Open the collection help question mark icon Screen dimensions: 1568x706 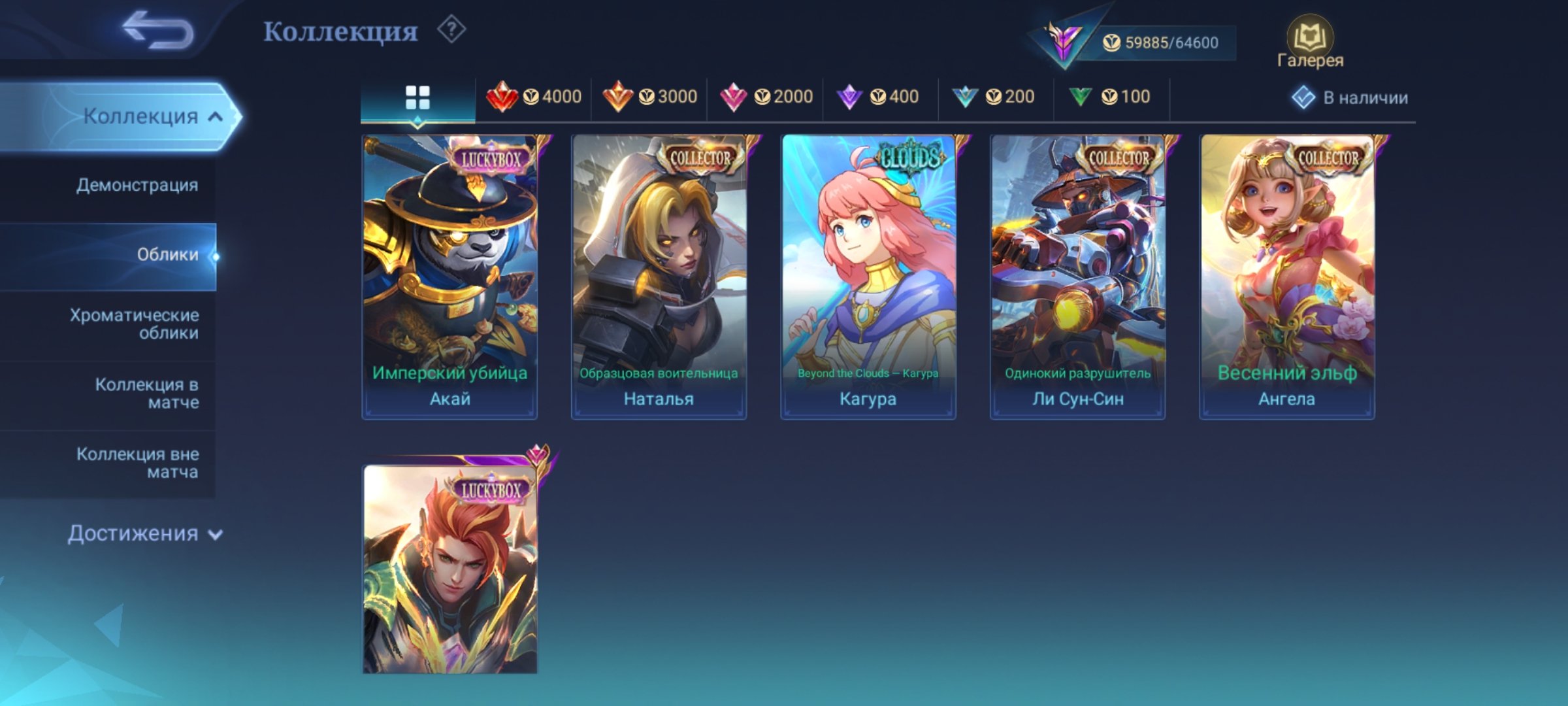coord(451,29)
